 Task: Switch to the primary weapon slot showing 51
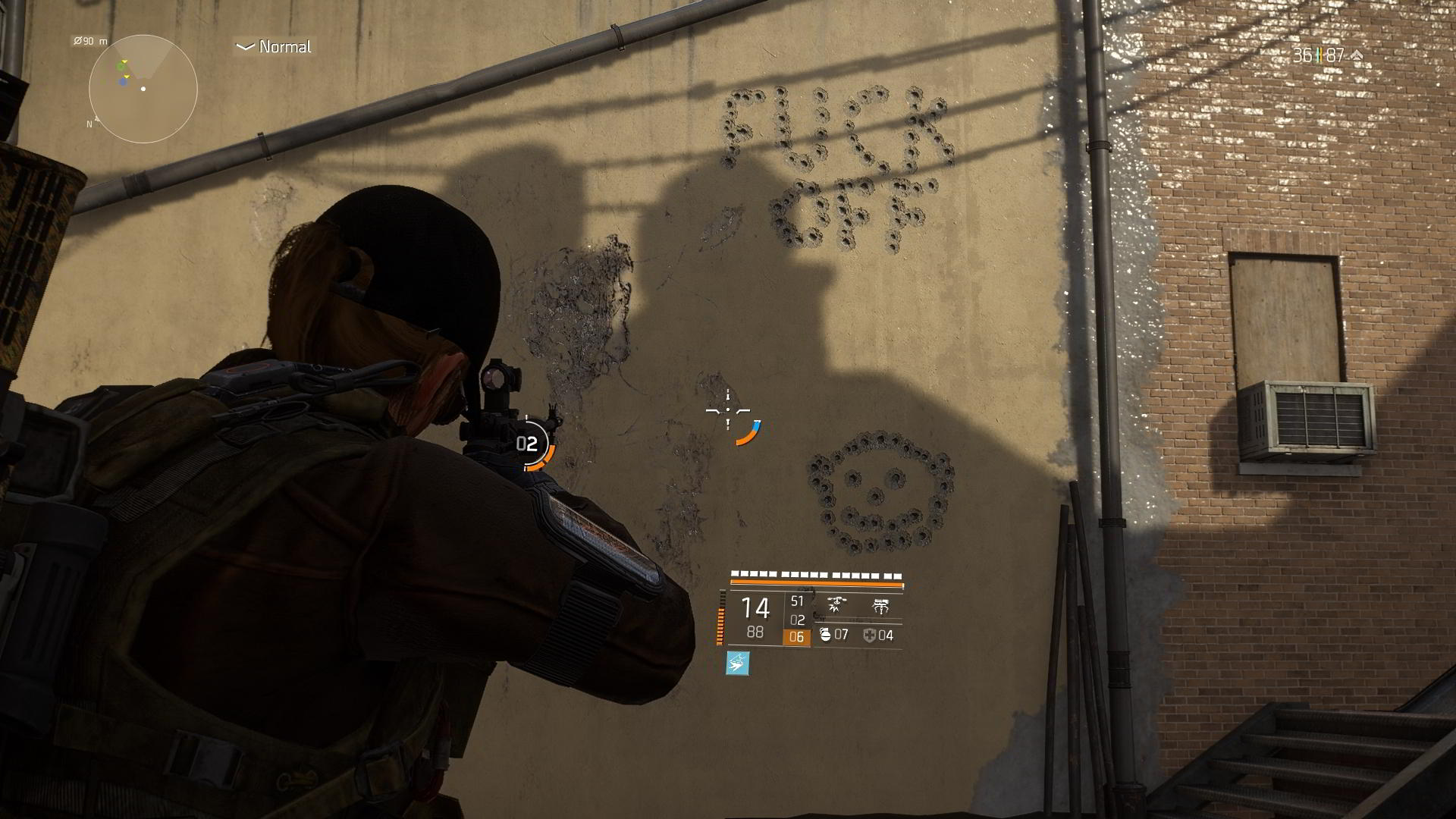(x=798, y=601)
